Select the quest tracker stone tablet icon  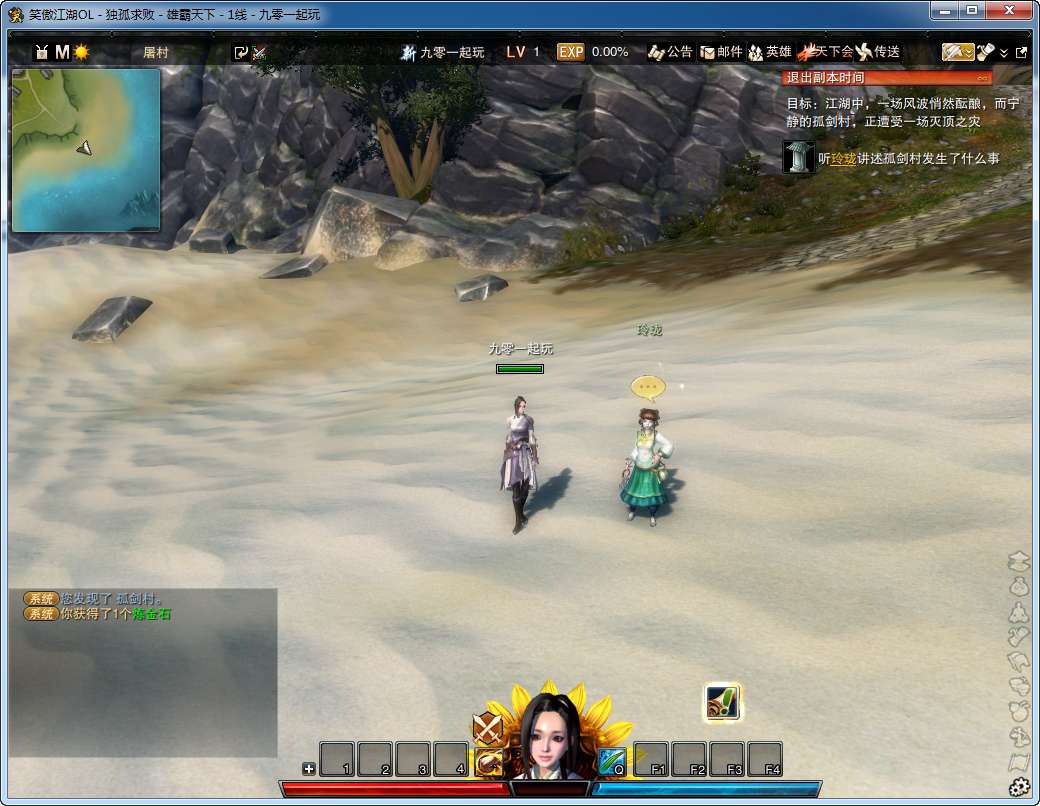coord(798,157)
